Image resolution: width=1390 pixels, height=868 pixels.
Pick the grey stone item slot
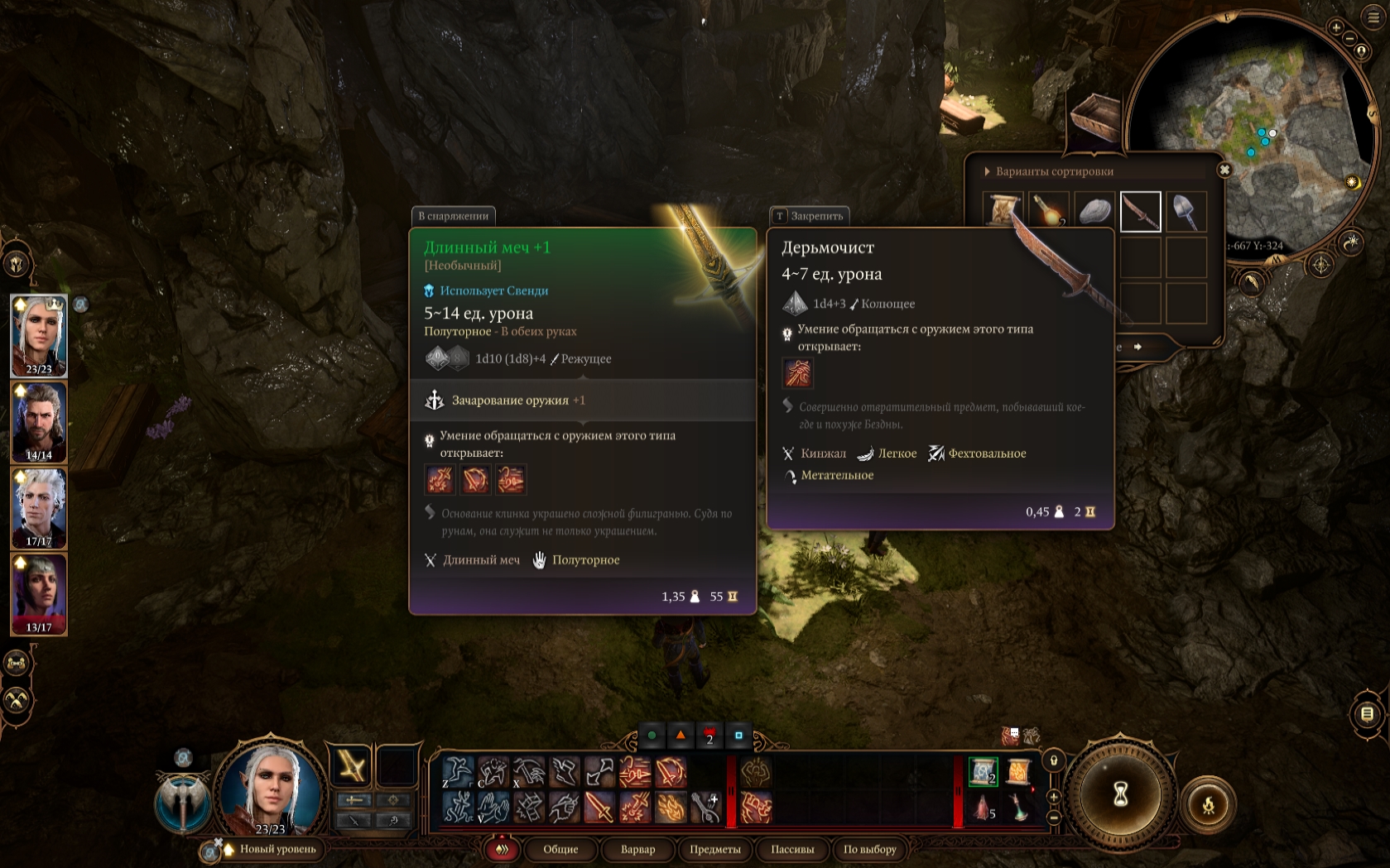[x=1095, y=212]
